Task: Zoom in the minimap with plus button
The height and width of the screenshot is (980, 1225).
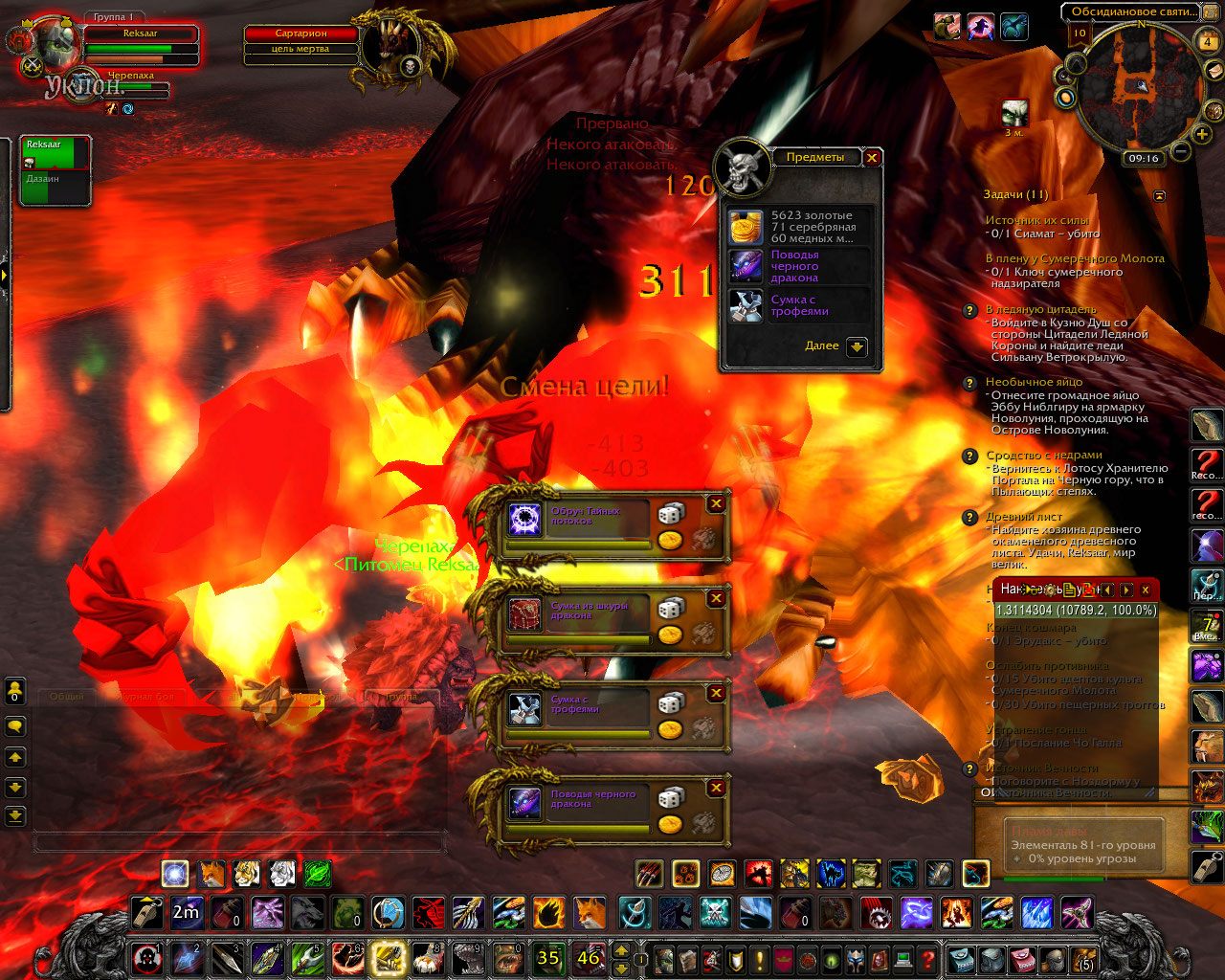Action: coord(1202,134)
